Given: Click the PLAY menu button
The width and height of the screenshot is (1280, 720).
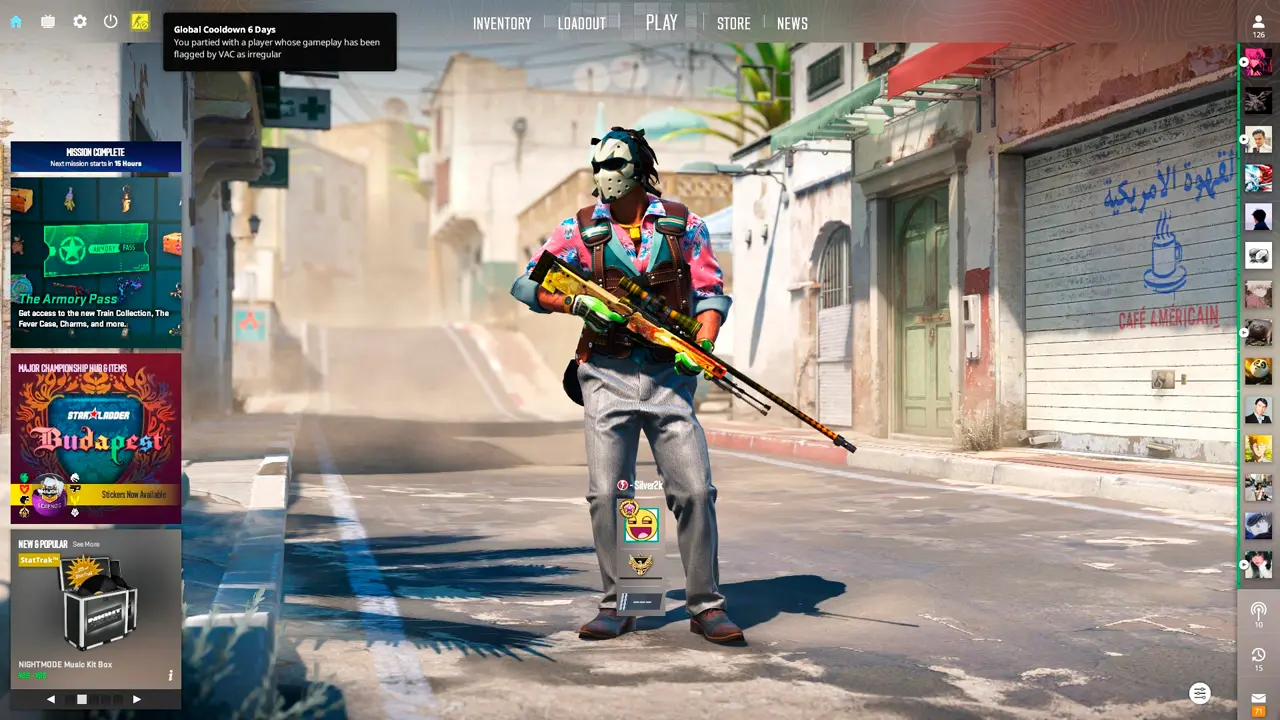Looking at the screenshot, I should pos(661,23).
